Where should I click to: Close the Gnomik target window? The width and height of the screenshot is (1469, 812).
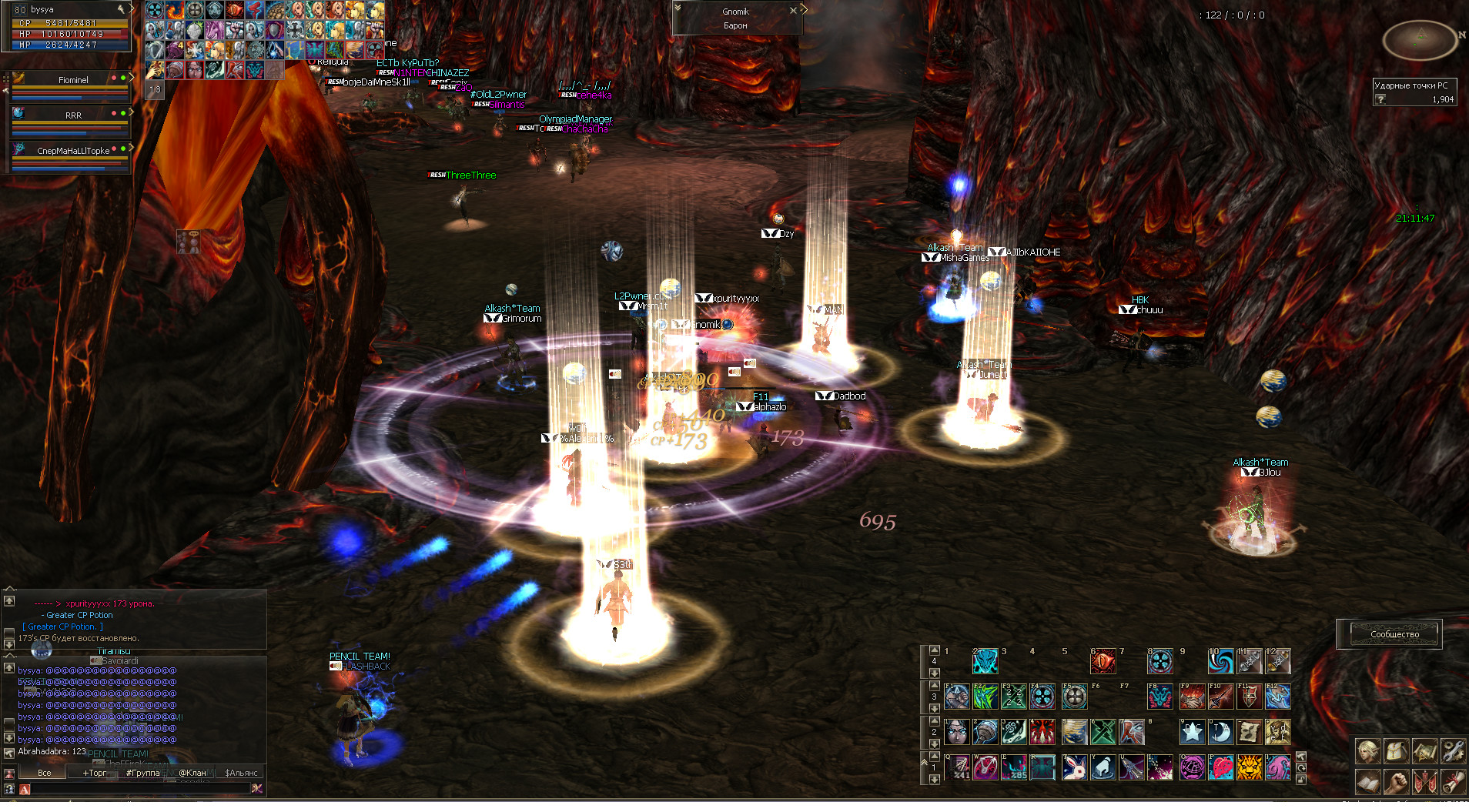[793, 11]
